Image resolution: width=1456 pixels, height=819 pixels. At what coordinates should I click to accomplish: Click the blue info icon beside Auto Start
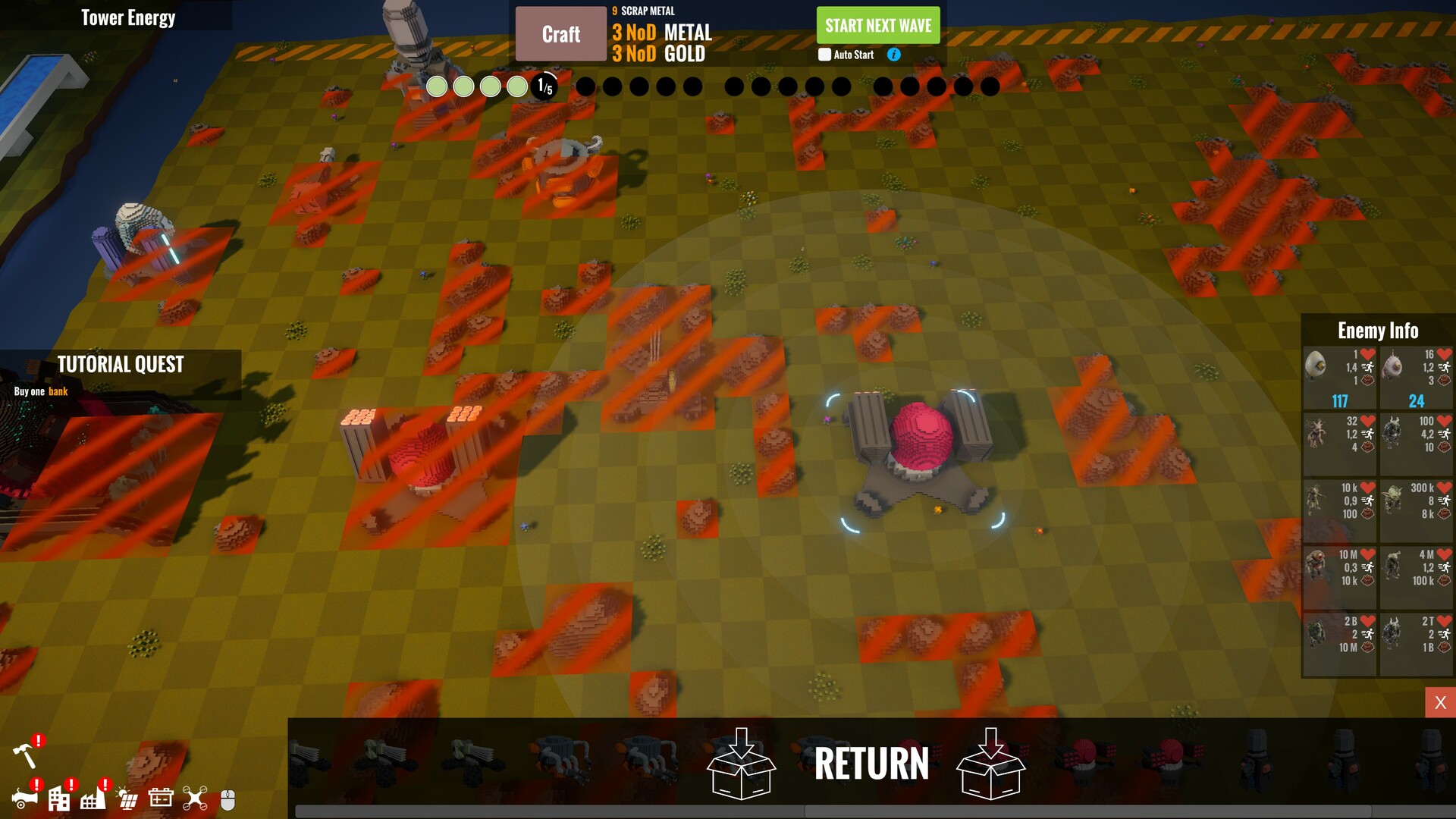[894, 55]
